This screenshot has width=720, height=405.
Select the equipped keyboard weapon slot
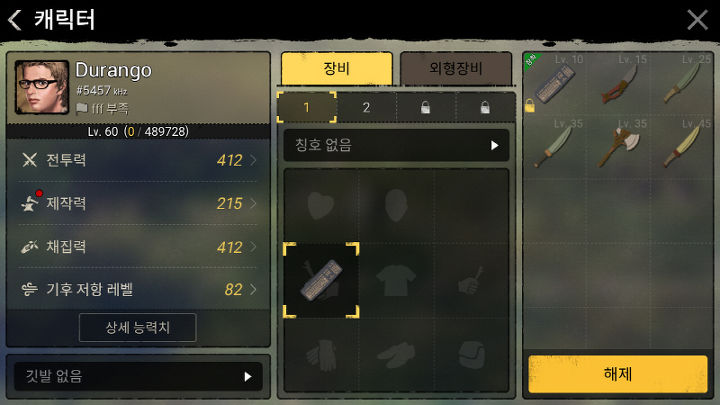point(322,281)
